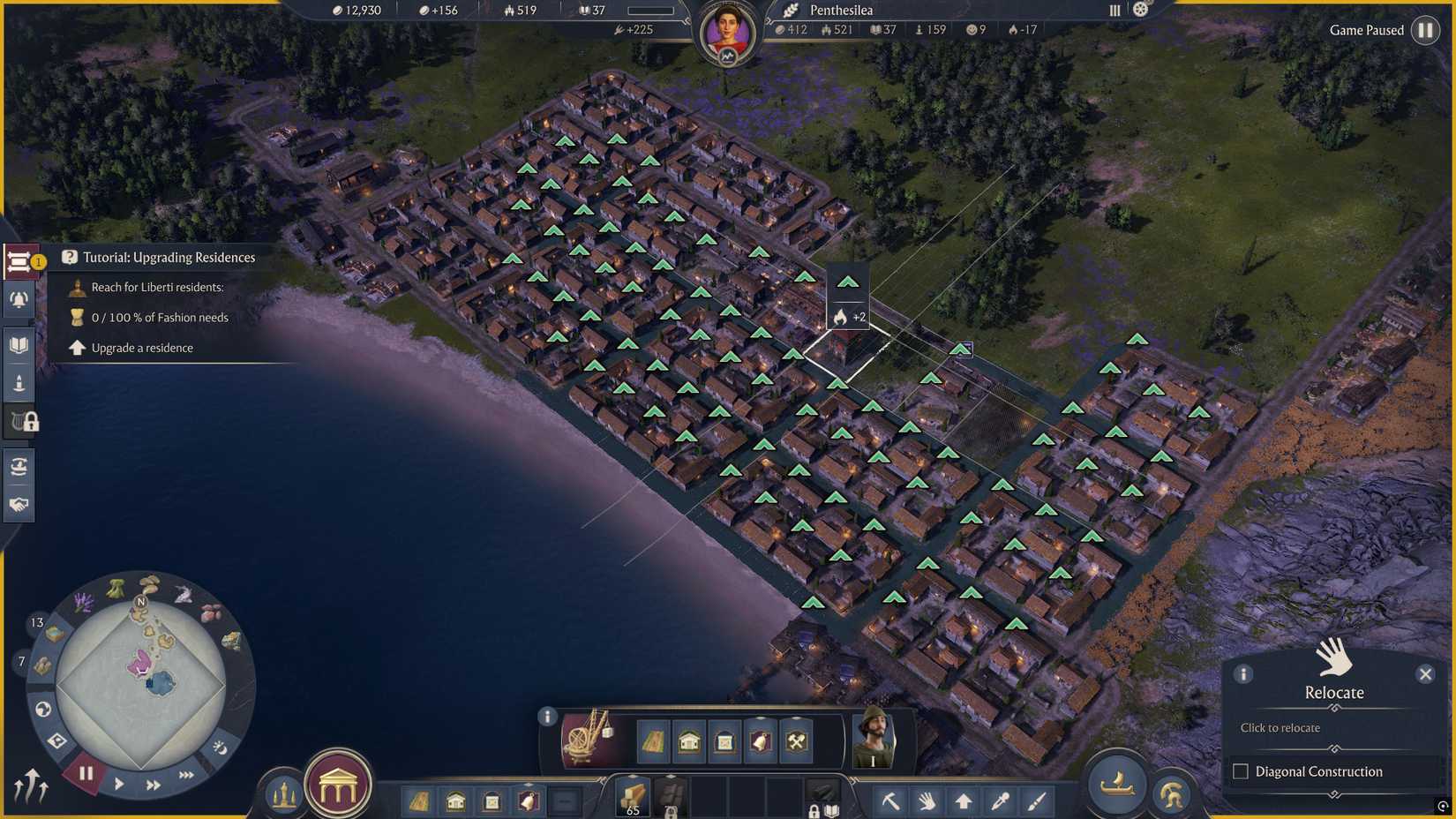Enable Diagonal Construction

[x=1240, y=770]
